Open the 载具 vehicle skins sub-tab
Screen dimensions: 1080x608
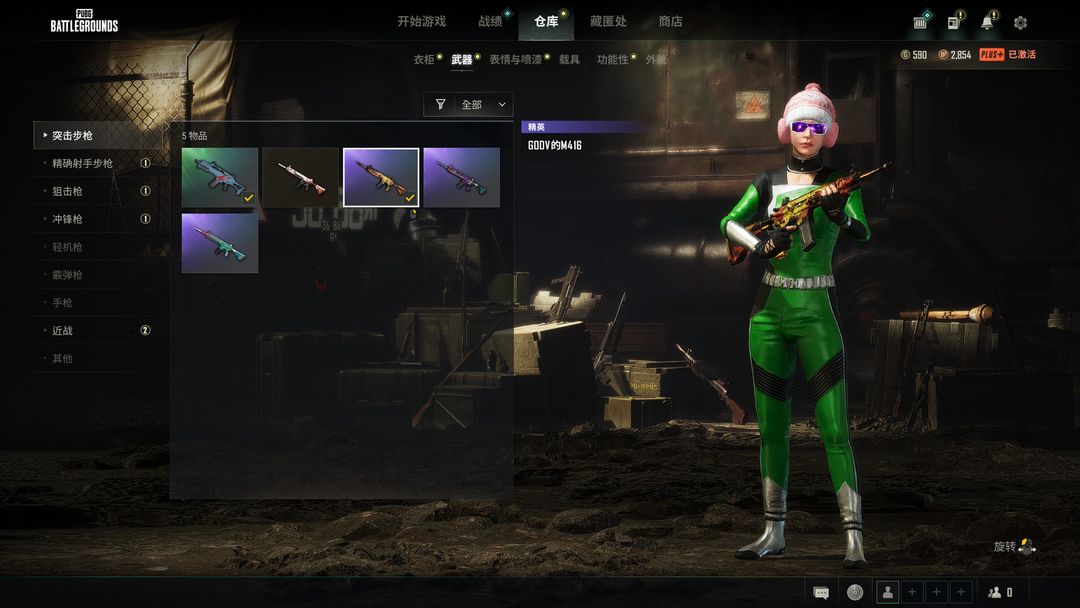(569, 60)
